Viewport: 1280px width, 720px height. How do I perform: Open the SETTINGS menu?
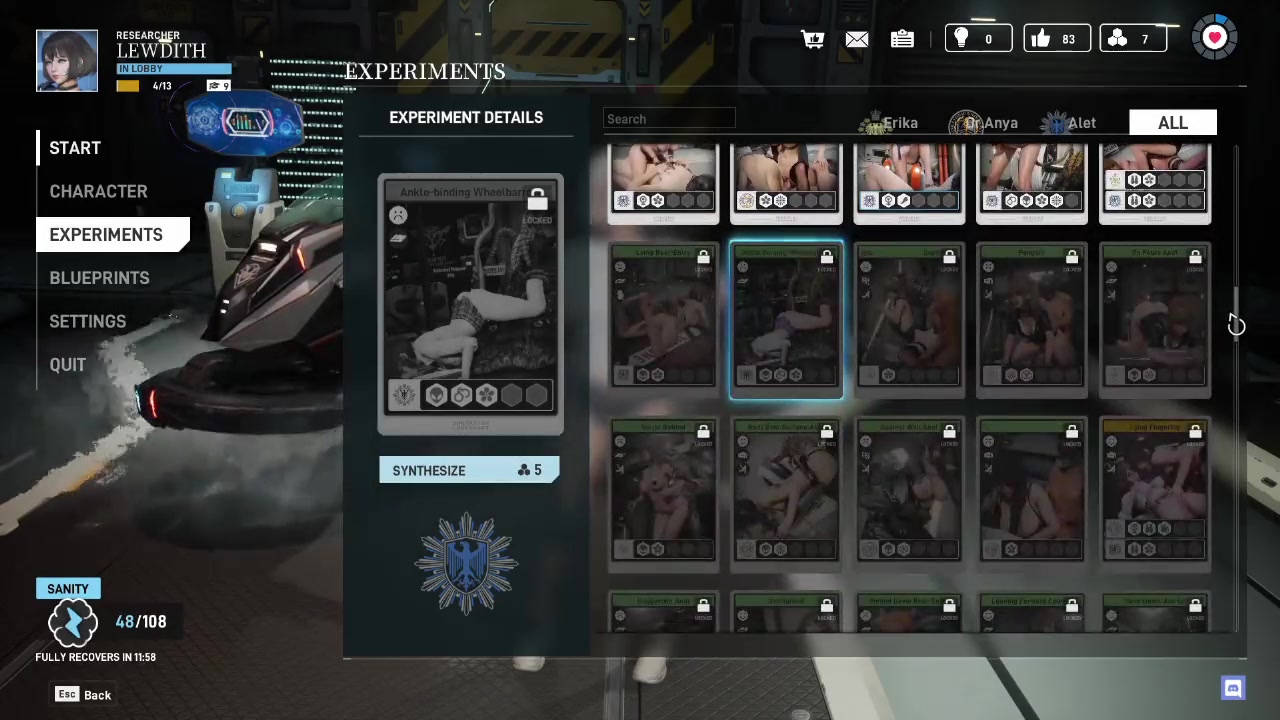pos(88,321)
